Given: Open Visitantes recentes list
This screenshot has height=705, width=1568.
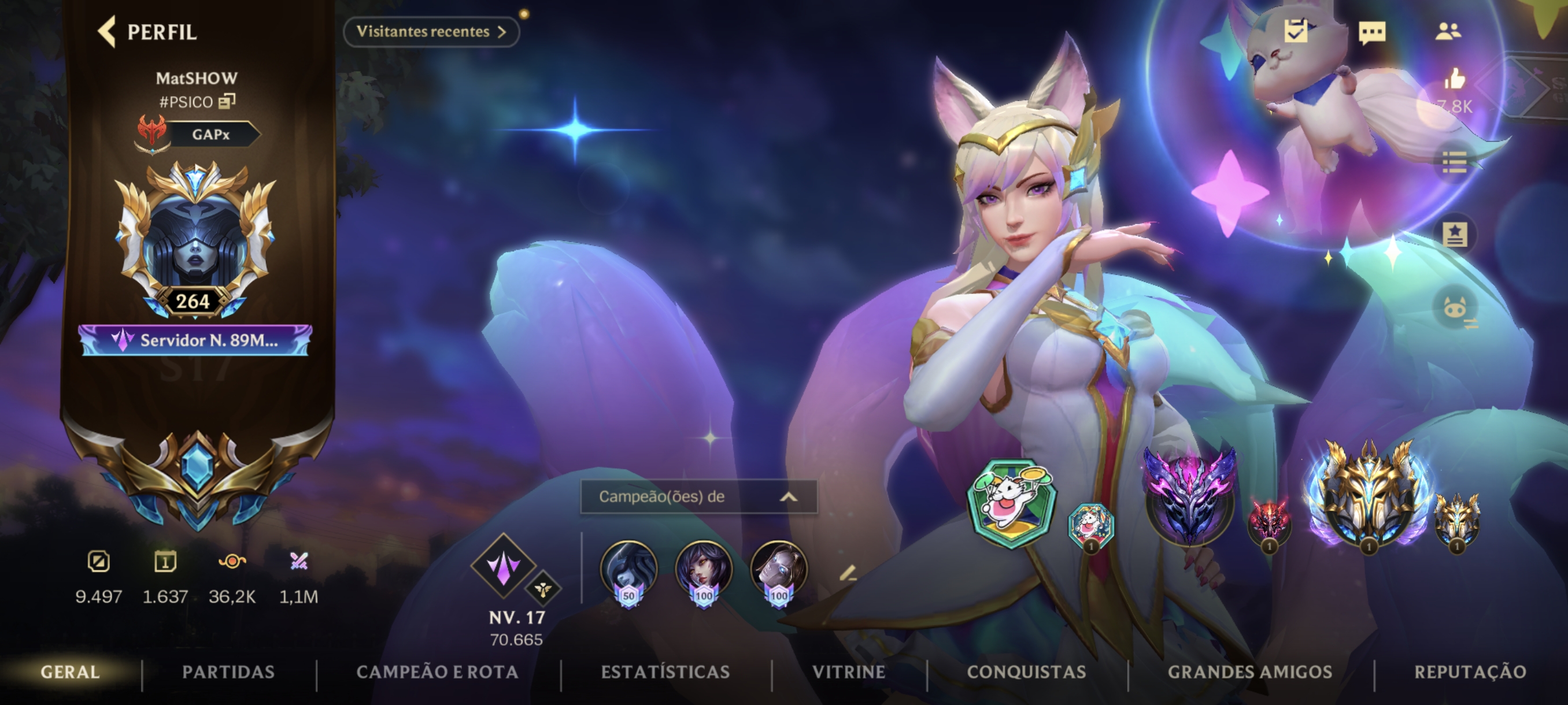Looking at the screenshot, I should click(431, 32).
